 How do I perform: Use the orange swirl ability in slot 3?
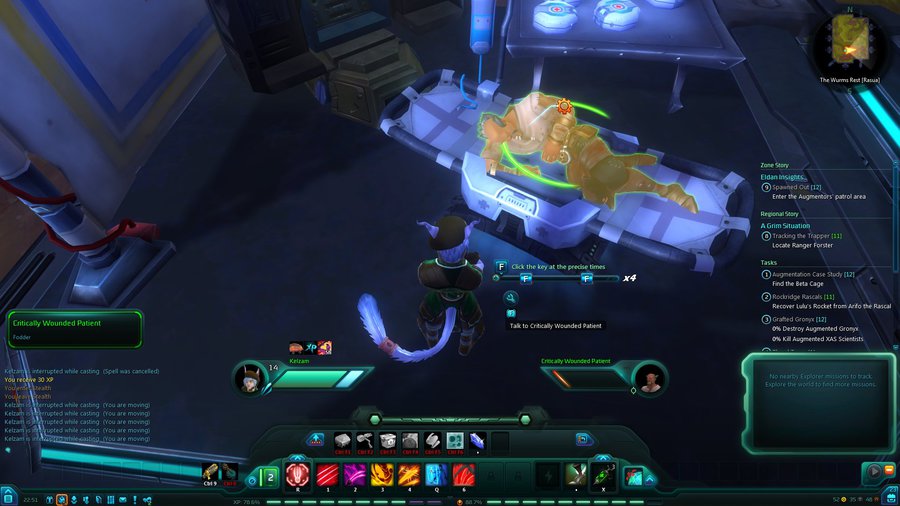[382, 474]
